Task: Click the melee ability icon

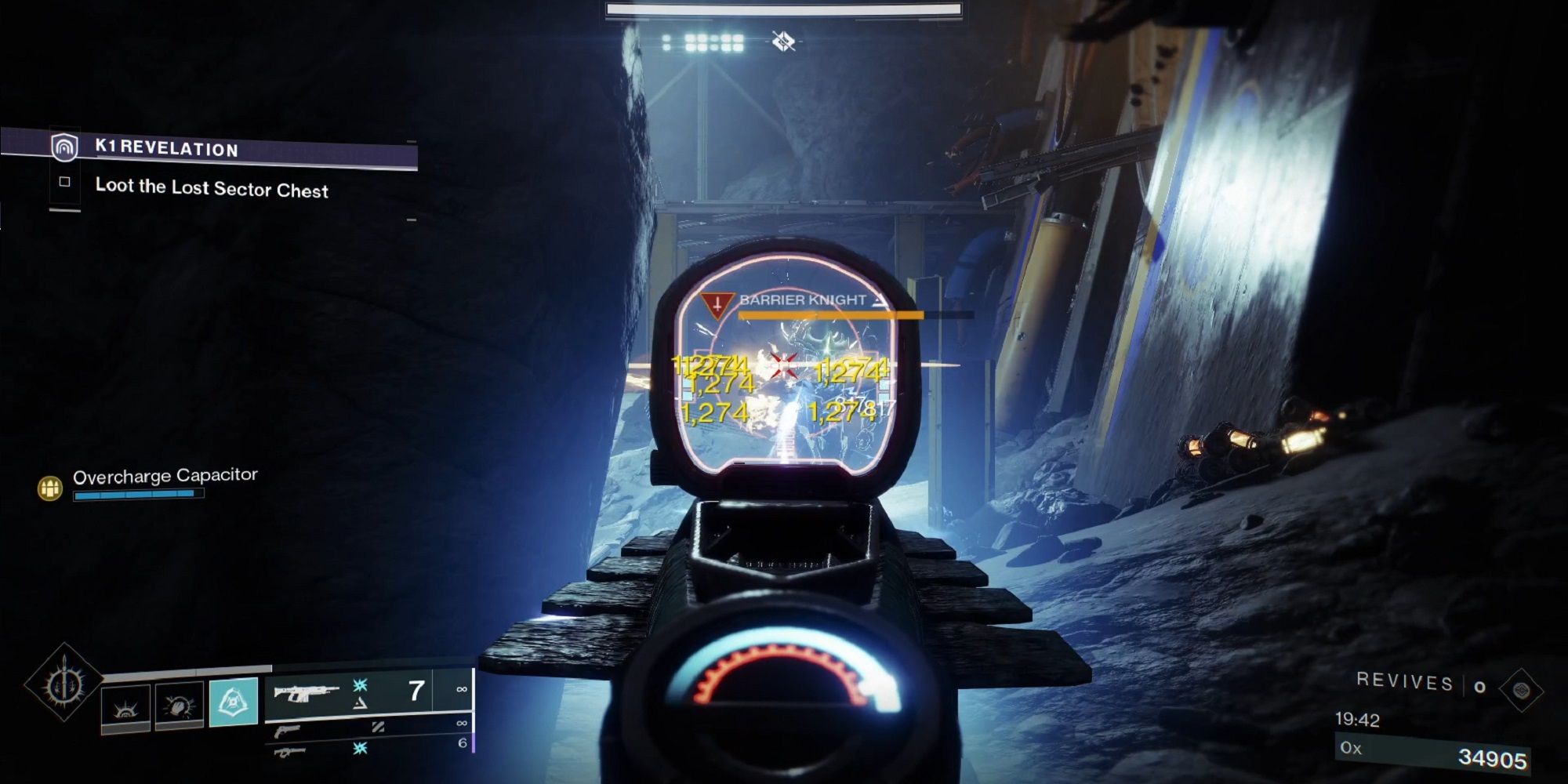Action: tap(177, 704)
